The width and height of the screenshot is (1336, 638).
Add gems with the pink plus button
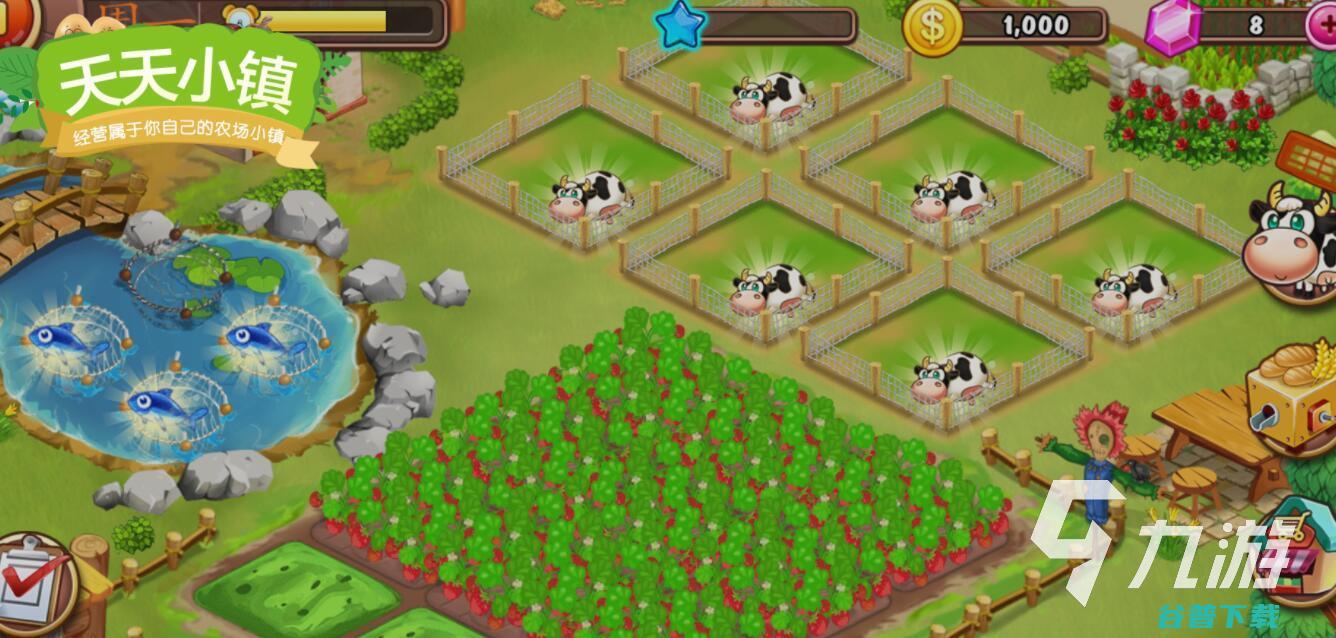pos(1323,25)
